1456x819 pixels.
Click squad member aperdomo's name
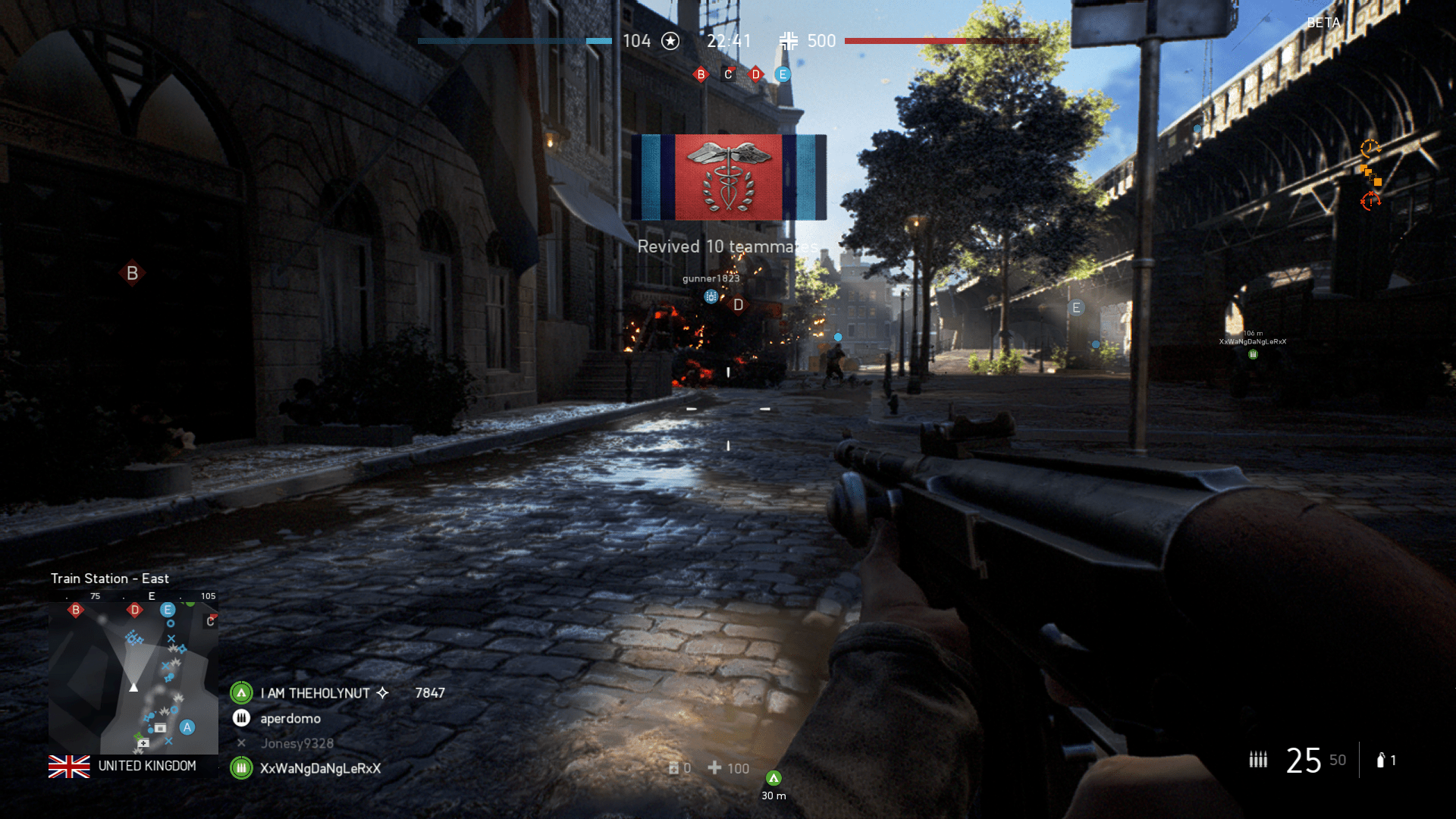tap(289, 718)
